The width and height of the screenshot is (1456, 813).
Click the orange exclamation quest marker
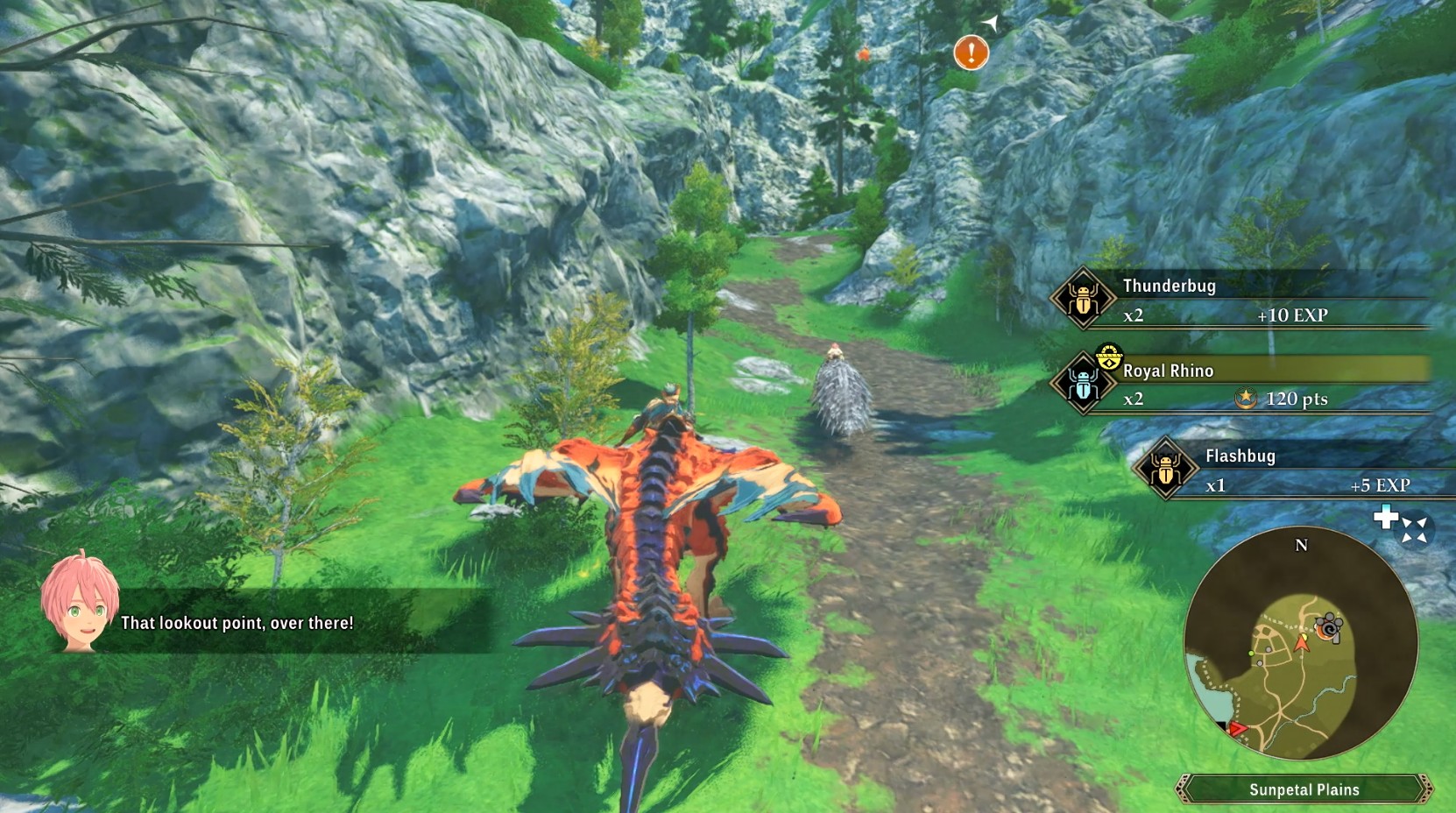[x=971, y=53]
